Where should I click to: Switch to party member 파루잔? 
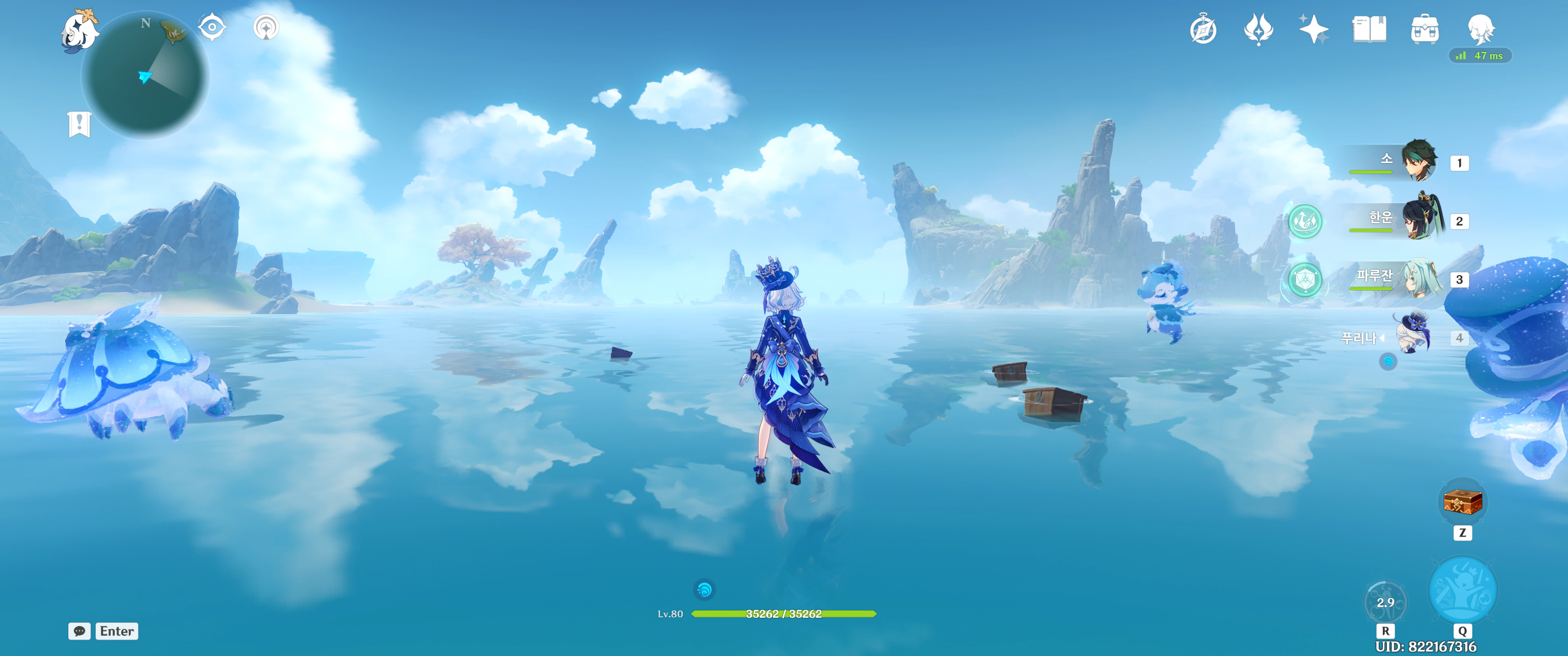coord(1421,278)
